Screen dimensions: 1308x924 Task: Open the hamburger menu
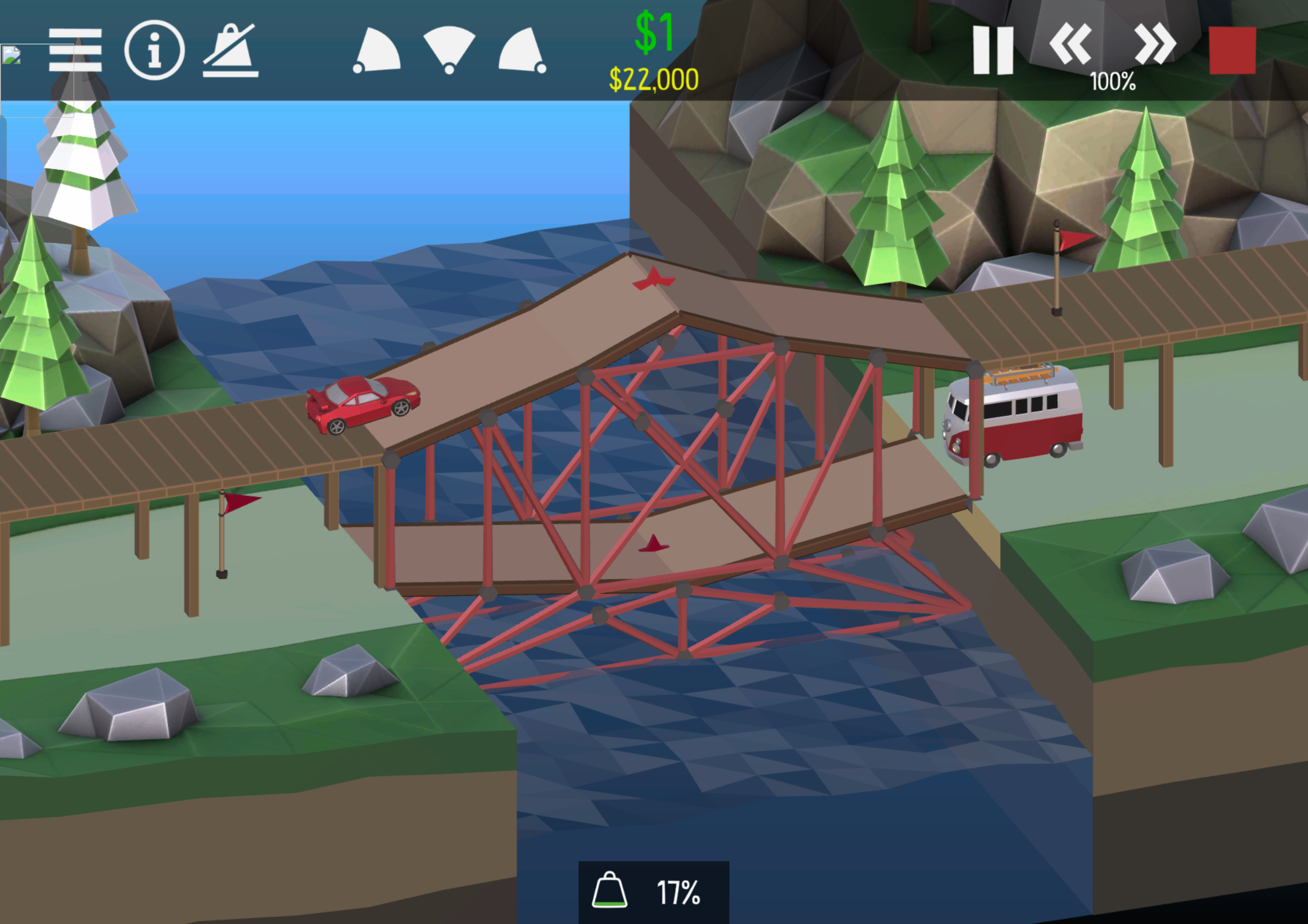[x=75, y=50]
